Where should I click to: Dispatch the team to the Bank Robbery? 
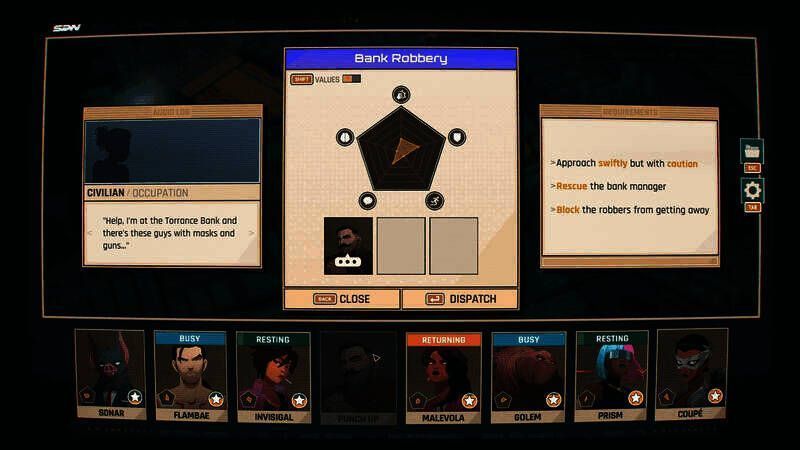[x=460, y=298]
